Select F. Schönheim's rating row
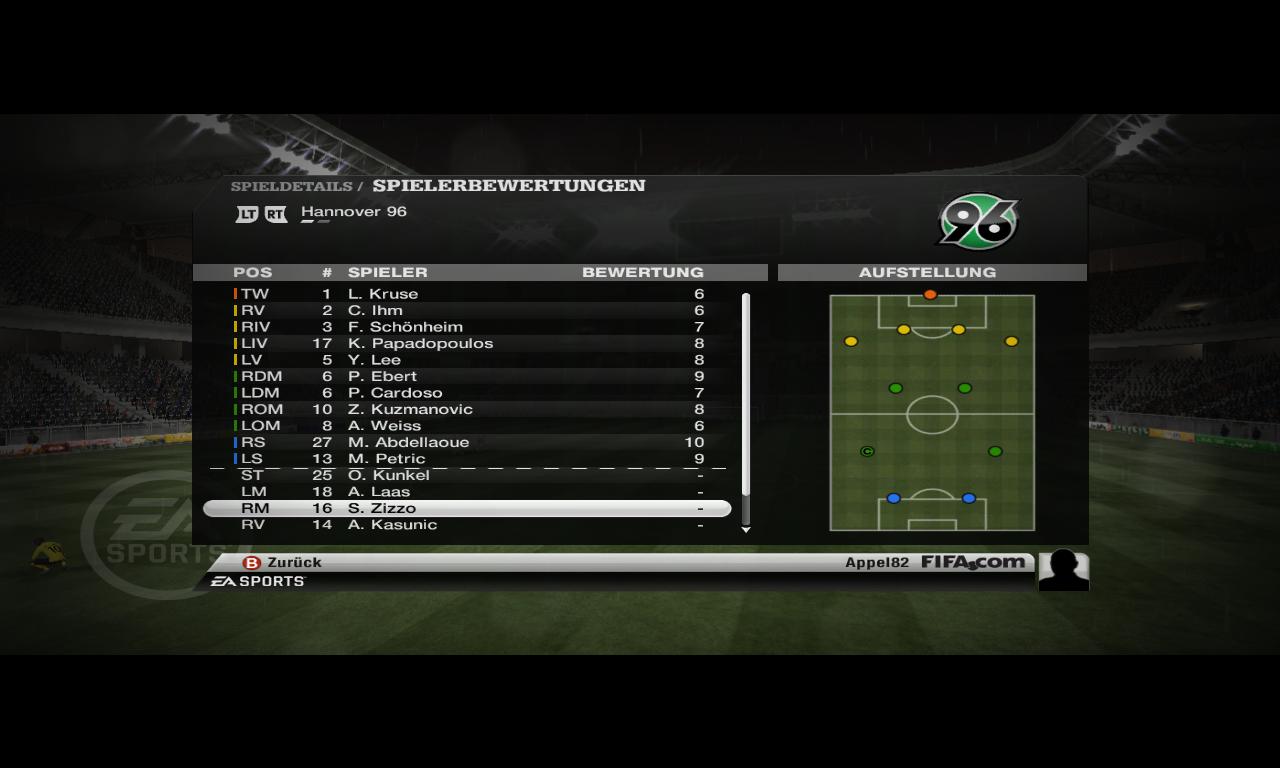The height and width of the screenshot is (768, 1280). tap(405, 327)
